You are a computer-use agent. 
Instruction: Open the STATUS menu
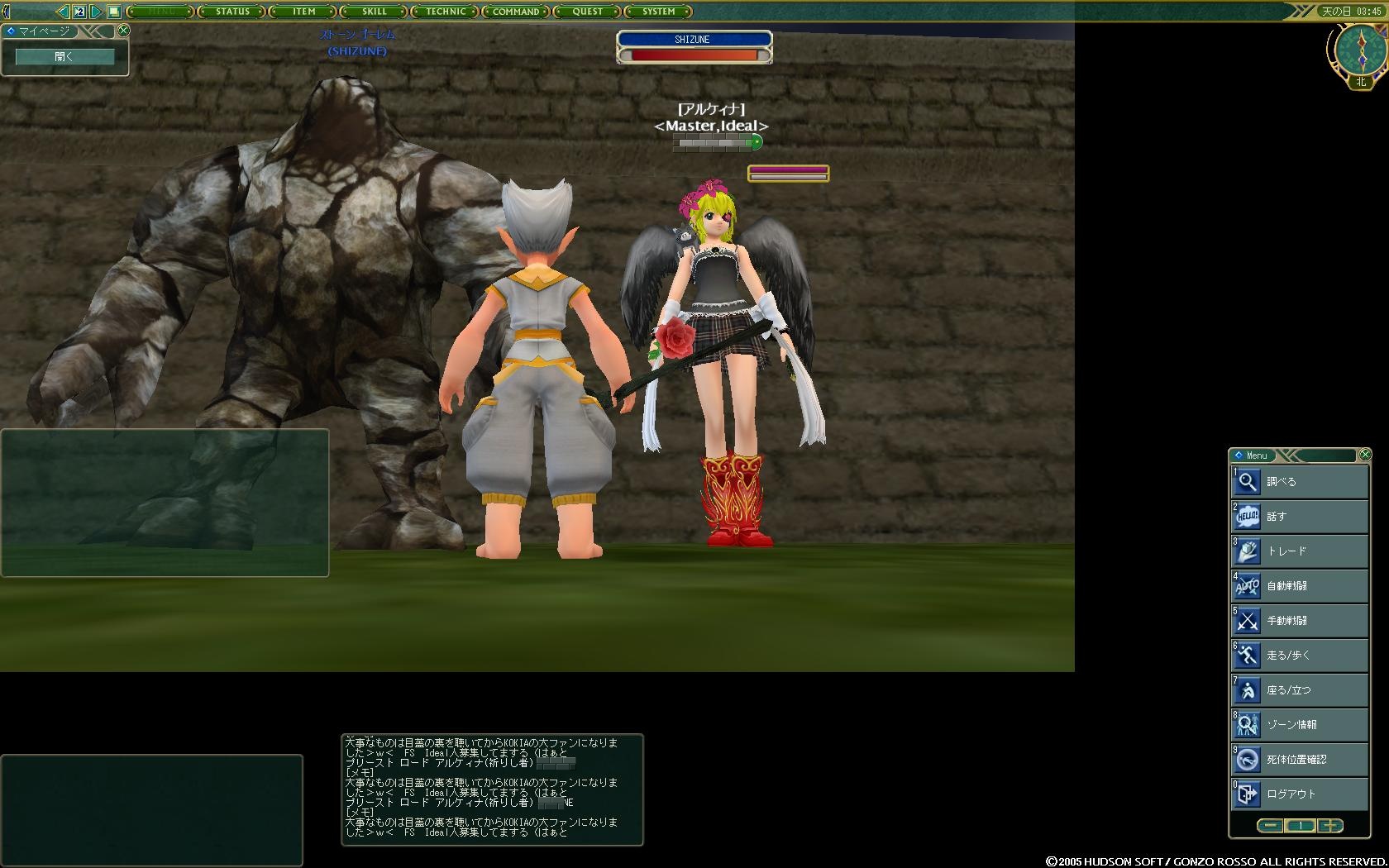(x=232, y=12)
